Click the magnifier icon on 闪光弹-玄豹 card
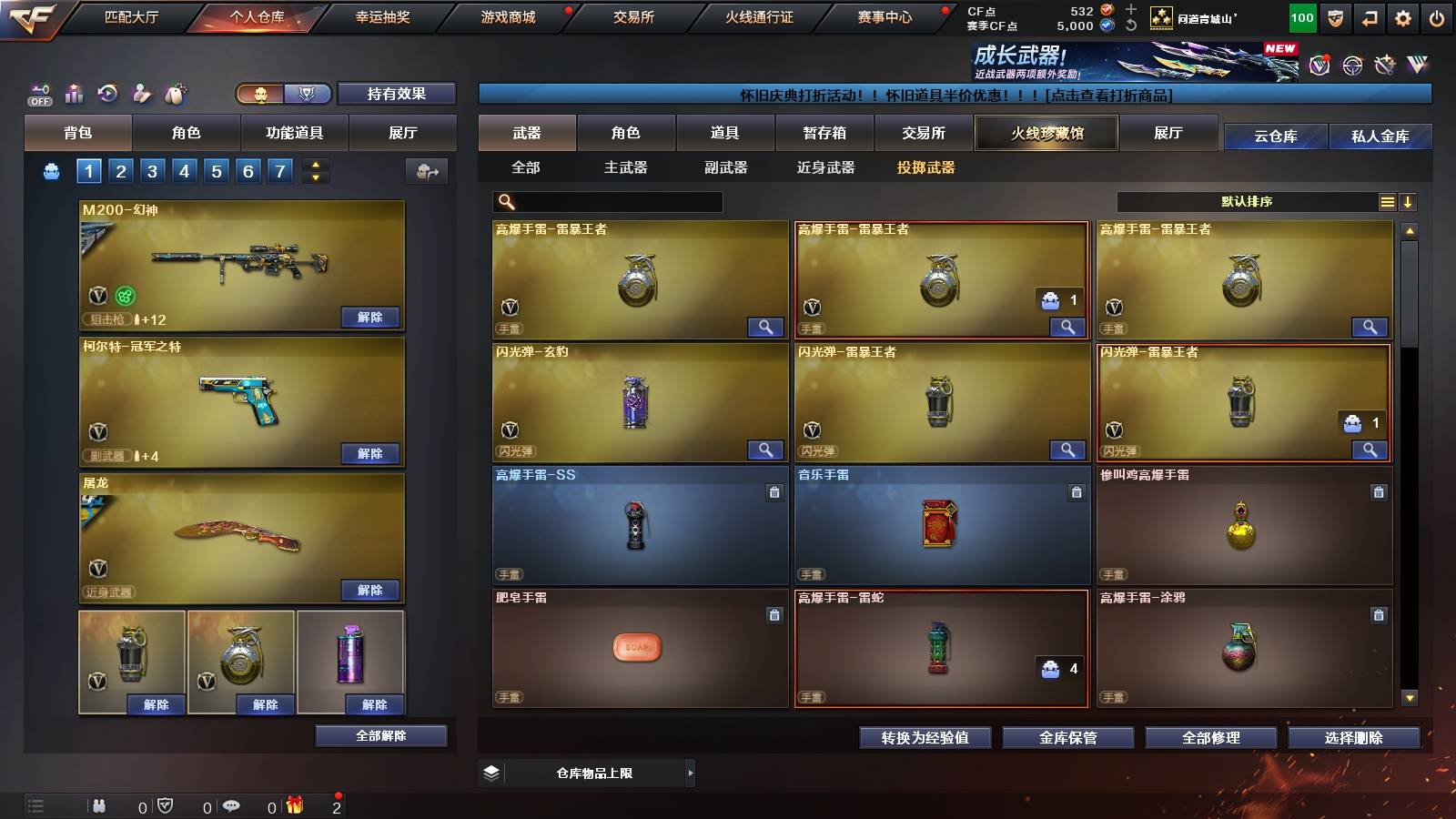This screenshot has width=1456, height=819. 767,450
